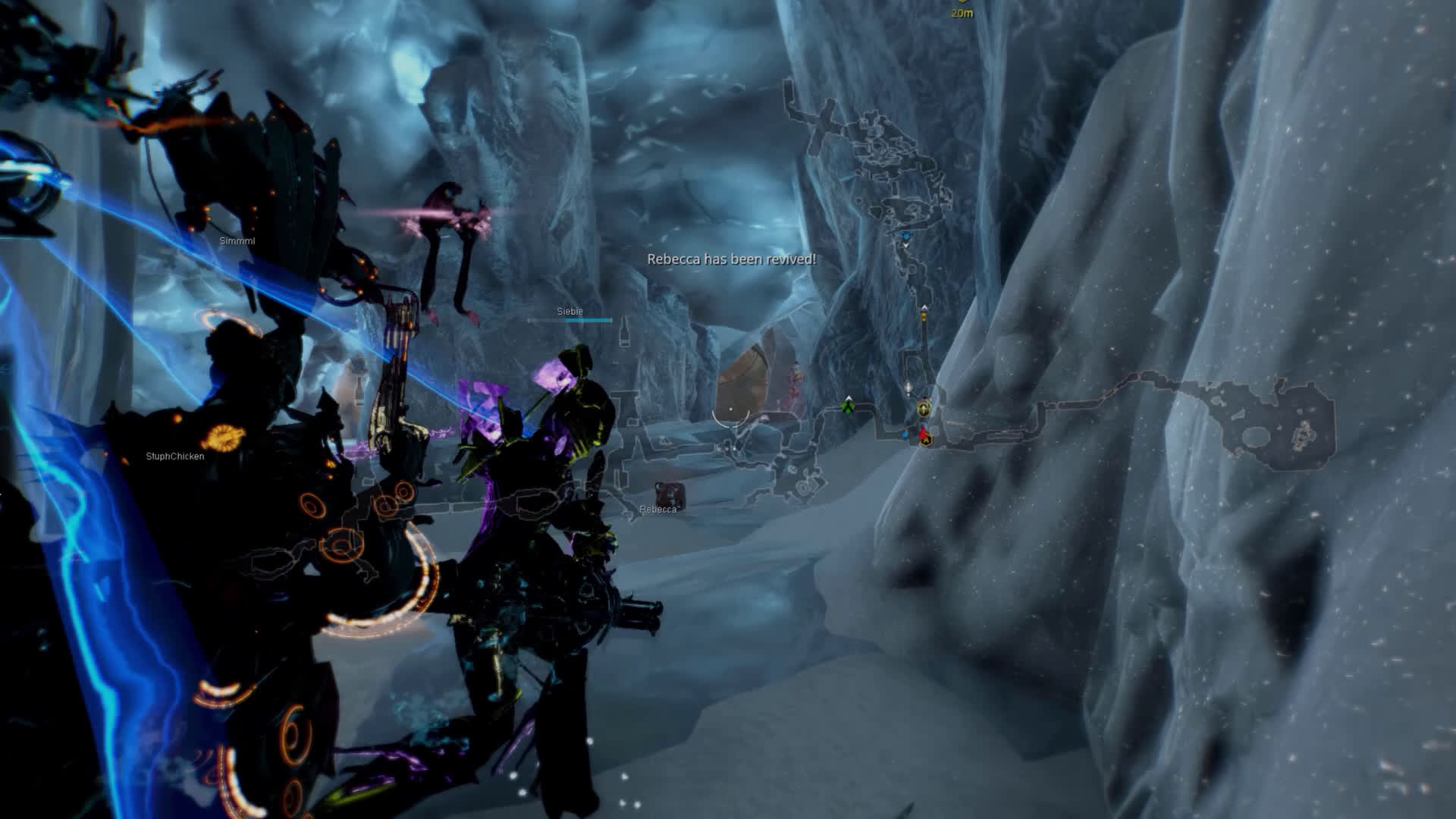The width and height of the screenshot is (1456, 819).
Task: Select the 20m waypoint distance marker
Action: tap(962, 12)
